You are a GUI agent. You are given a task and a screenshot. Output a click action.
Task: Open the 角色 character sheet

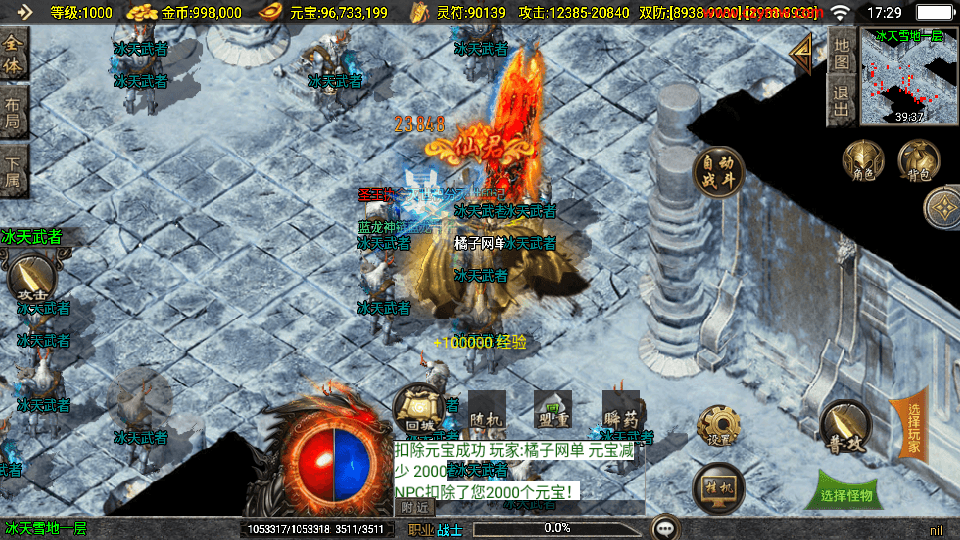863,162
